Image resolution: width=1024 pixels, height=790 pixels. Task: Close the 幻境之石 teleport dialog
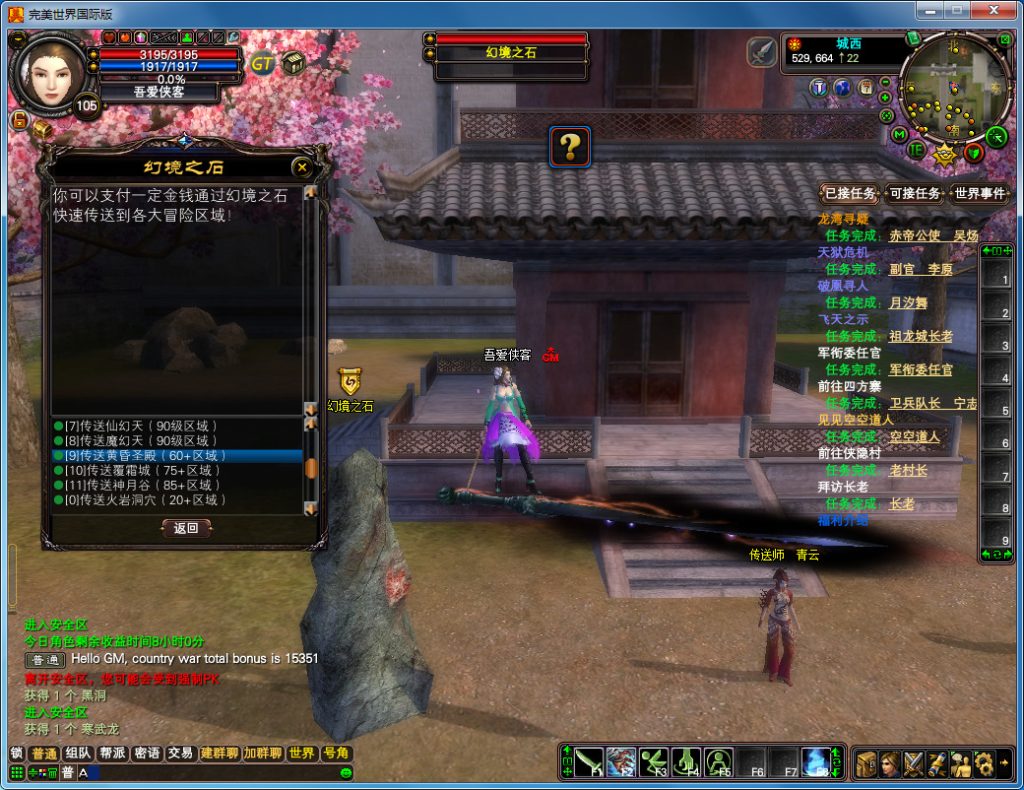301,167
